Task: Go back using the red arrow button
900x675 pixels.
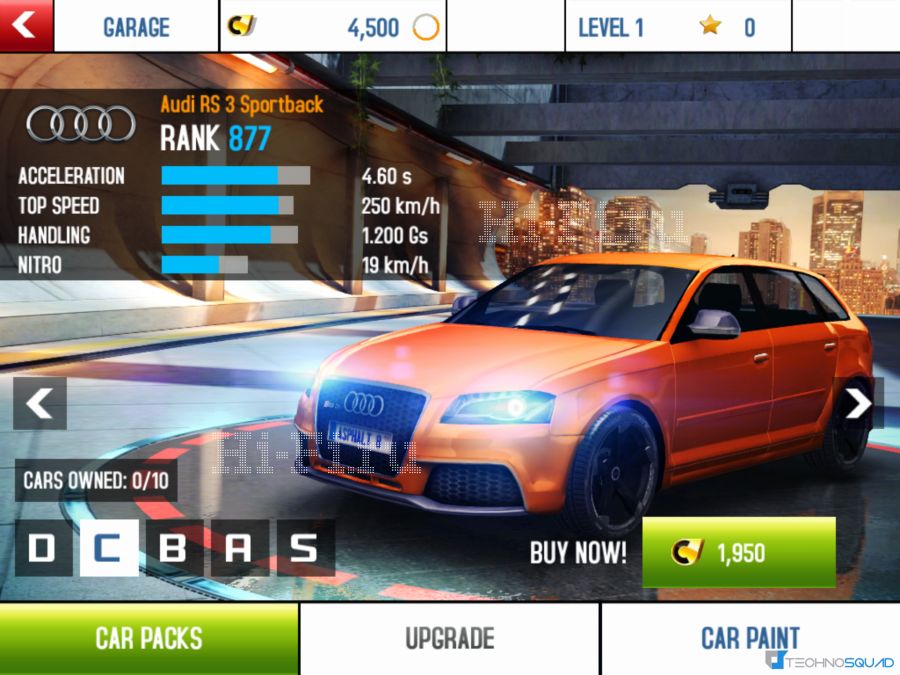Action: (x=26, y=25)
